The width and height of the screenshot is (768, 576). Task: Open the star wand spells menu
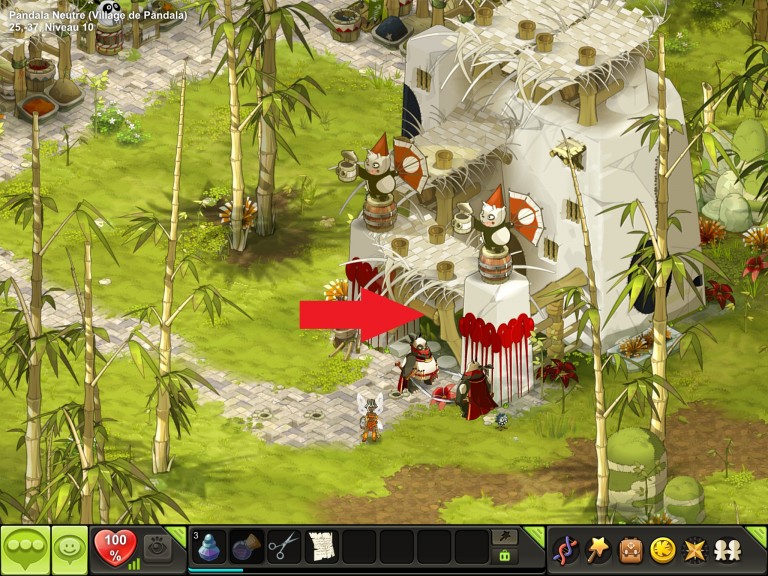(598, 549)
